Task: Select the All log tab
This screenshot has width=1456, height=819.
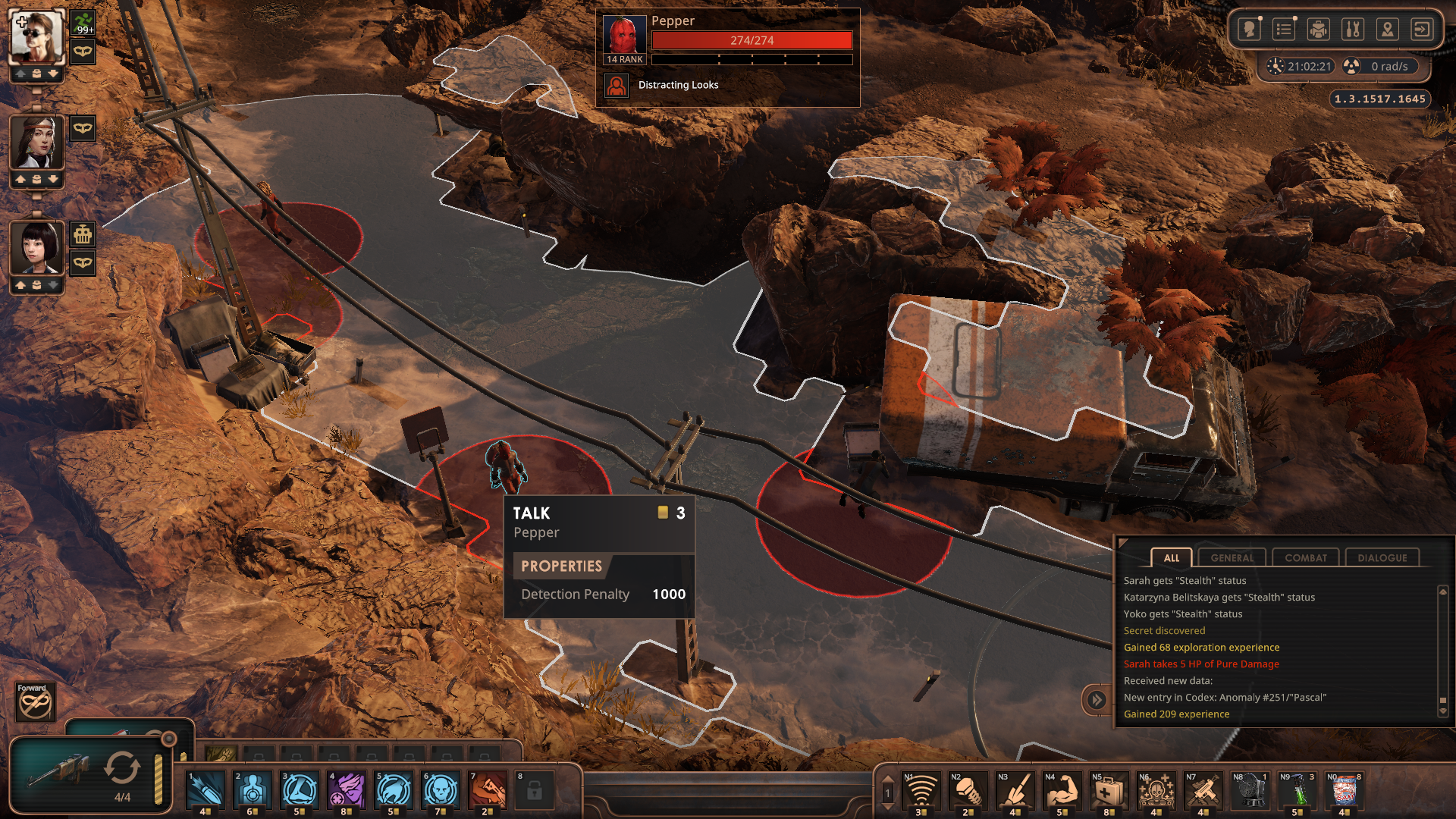Action: click(1171, 558)
